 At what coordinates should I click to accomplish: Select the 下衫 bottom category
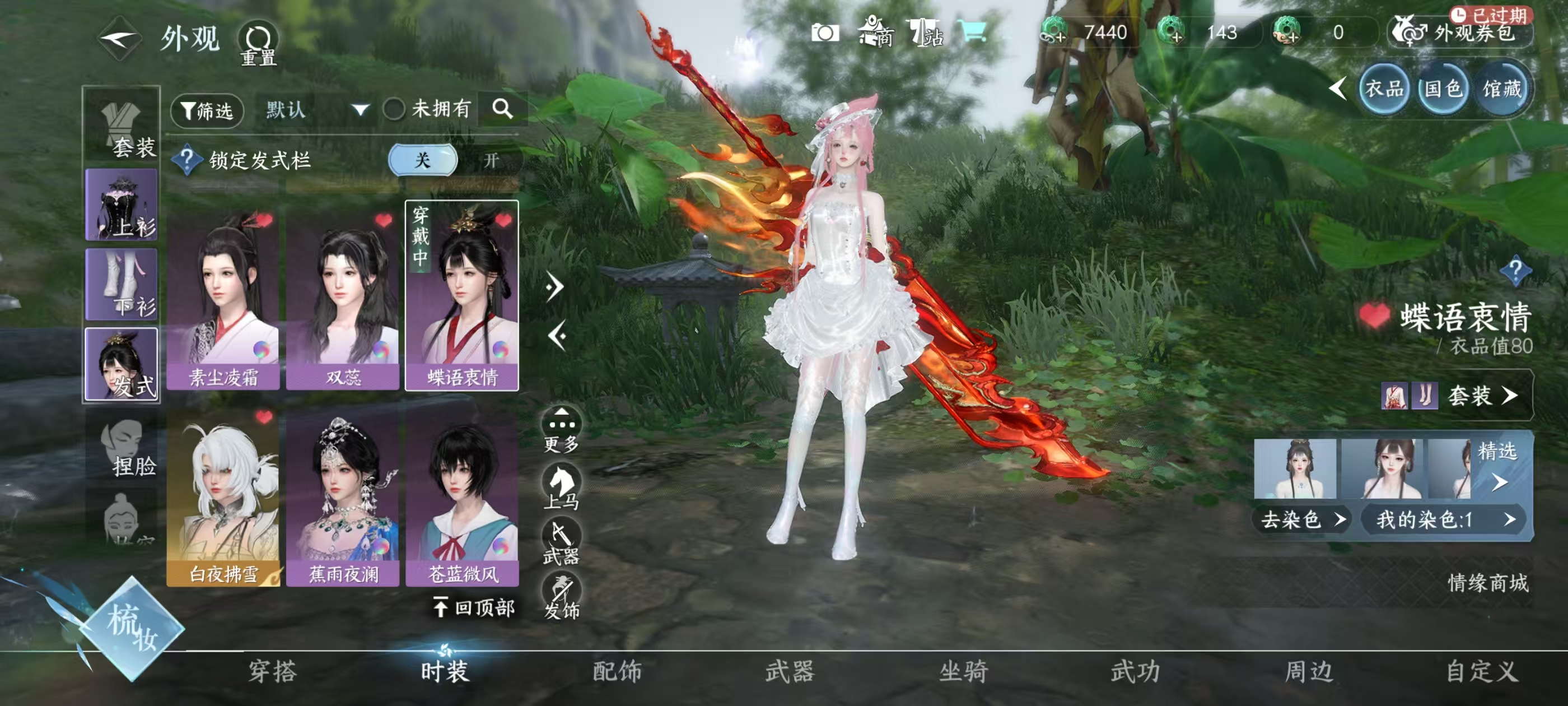pyautogui.click(x=122, y=285)
